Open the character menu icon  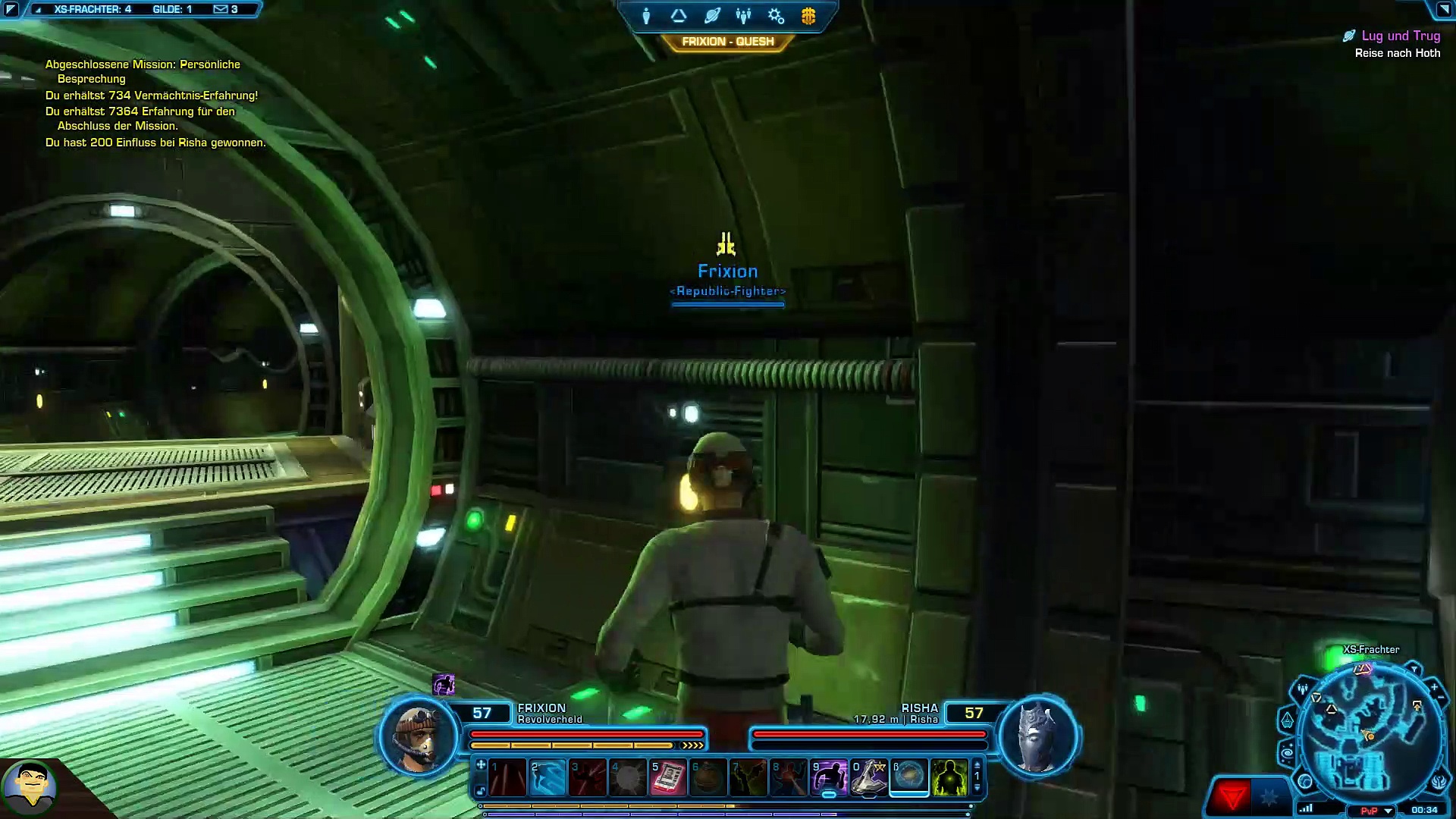click(646, 16)
